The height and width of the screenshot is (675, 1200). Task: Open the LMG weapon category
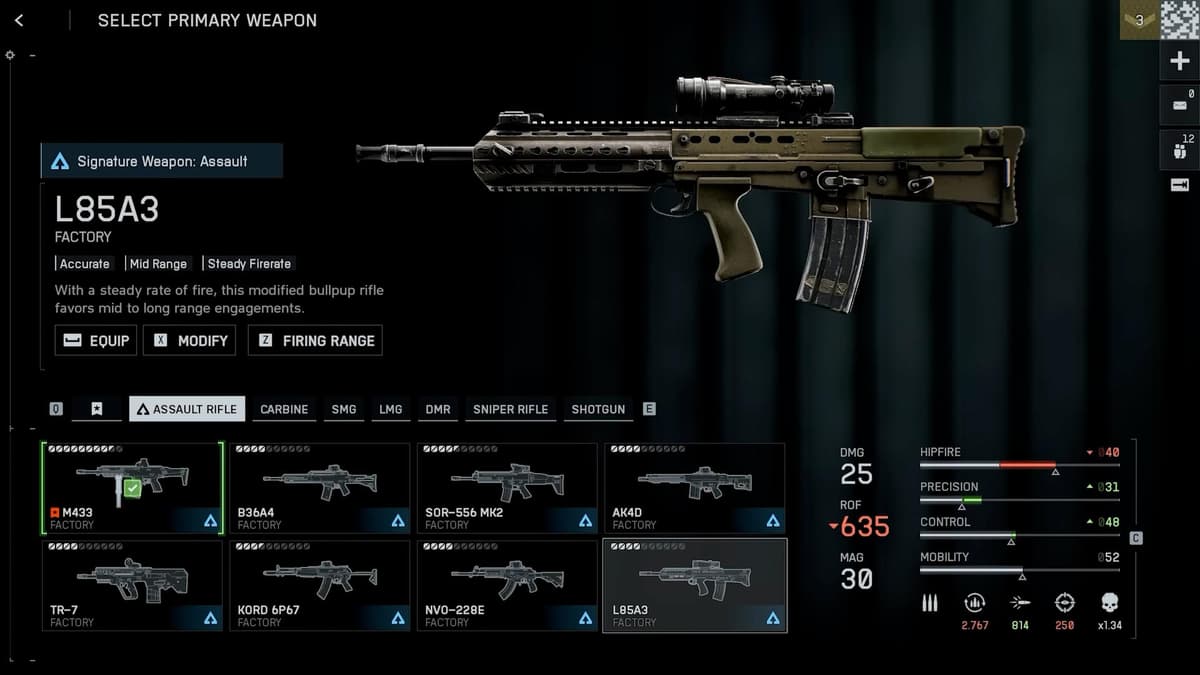(x=390, y=409)
